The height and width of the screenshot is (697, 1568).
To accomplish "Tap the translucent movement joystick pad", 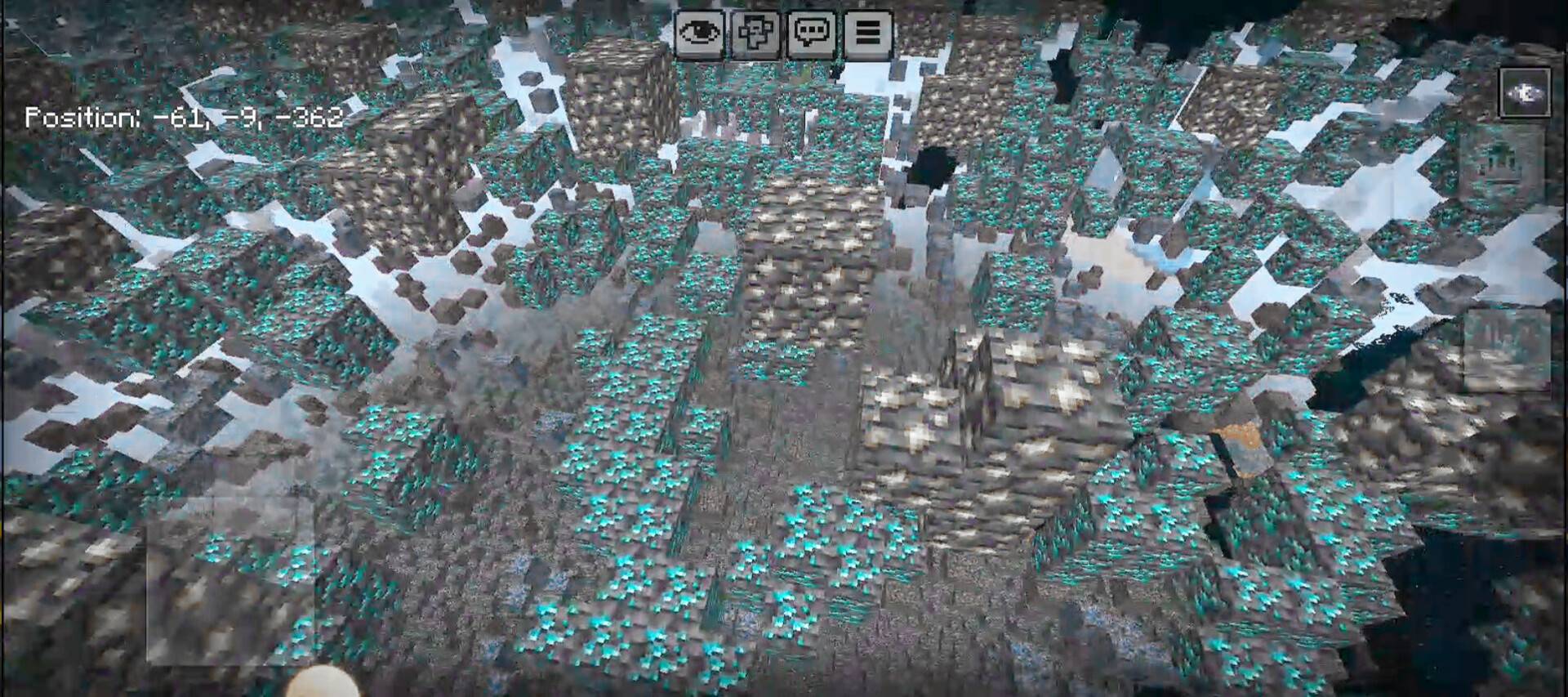I will pos(230,579).
